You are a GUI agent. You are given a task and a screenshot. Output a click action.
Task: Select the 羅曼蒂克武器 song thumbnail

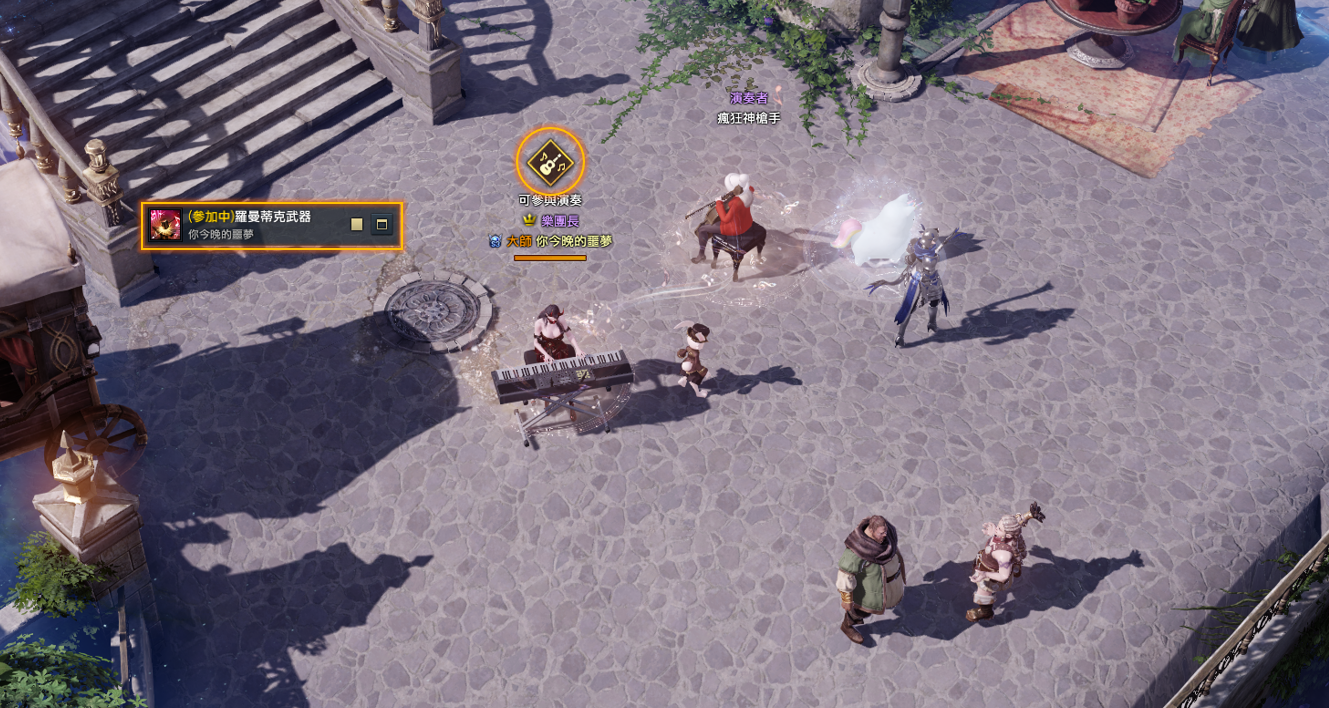click(x=166, y=225)
